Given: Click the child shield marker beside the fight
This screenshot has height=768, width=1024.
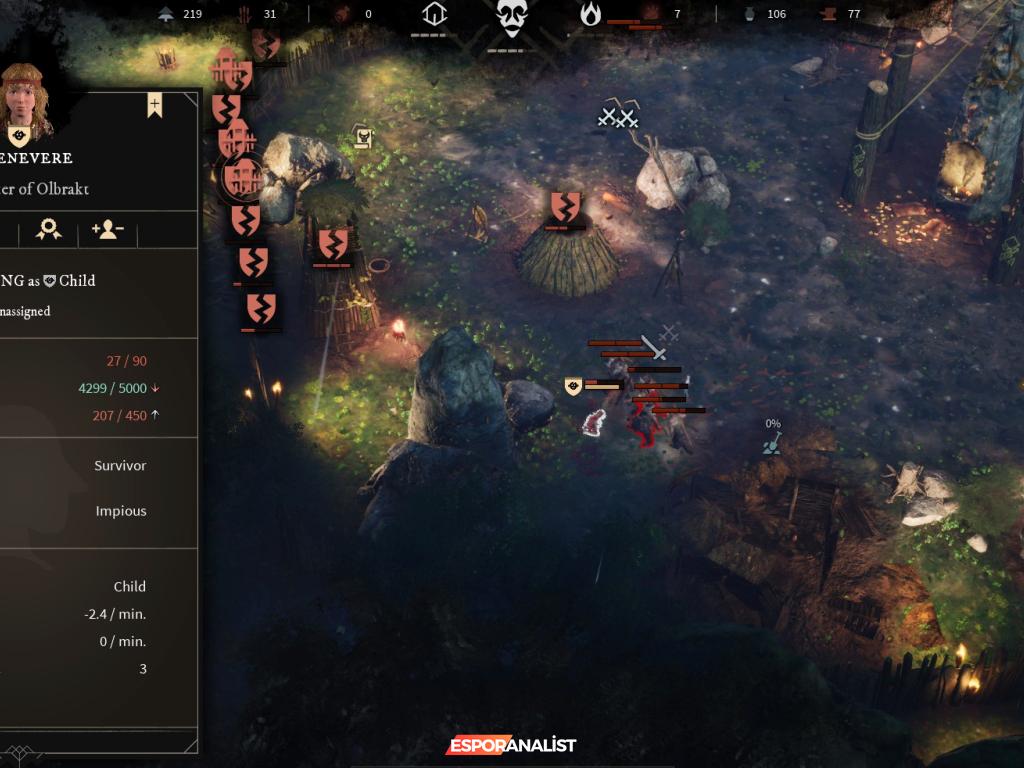Looking at the screenshot, I should [x=573, y=386].
